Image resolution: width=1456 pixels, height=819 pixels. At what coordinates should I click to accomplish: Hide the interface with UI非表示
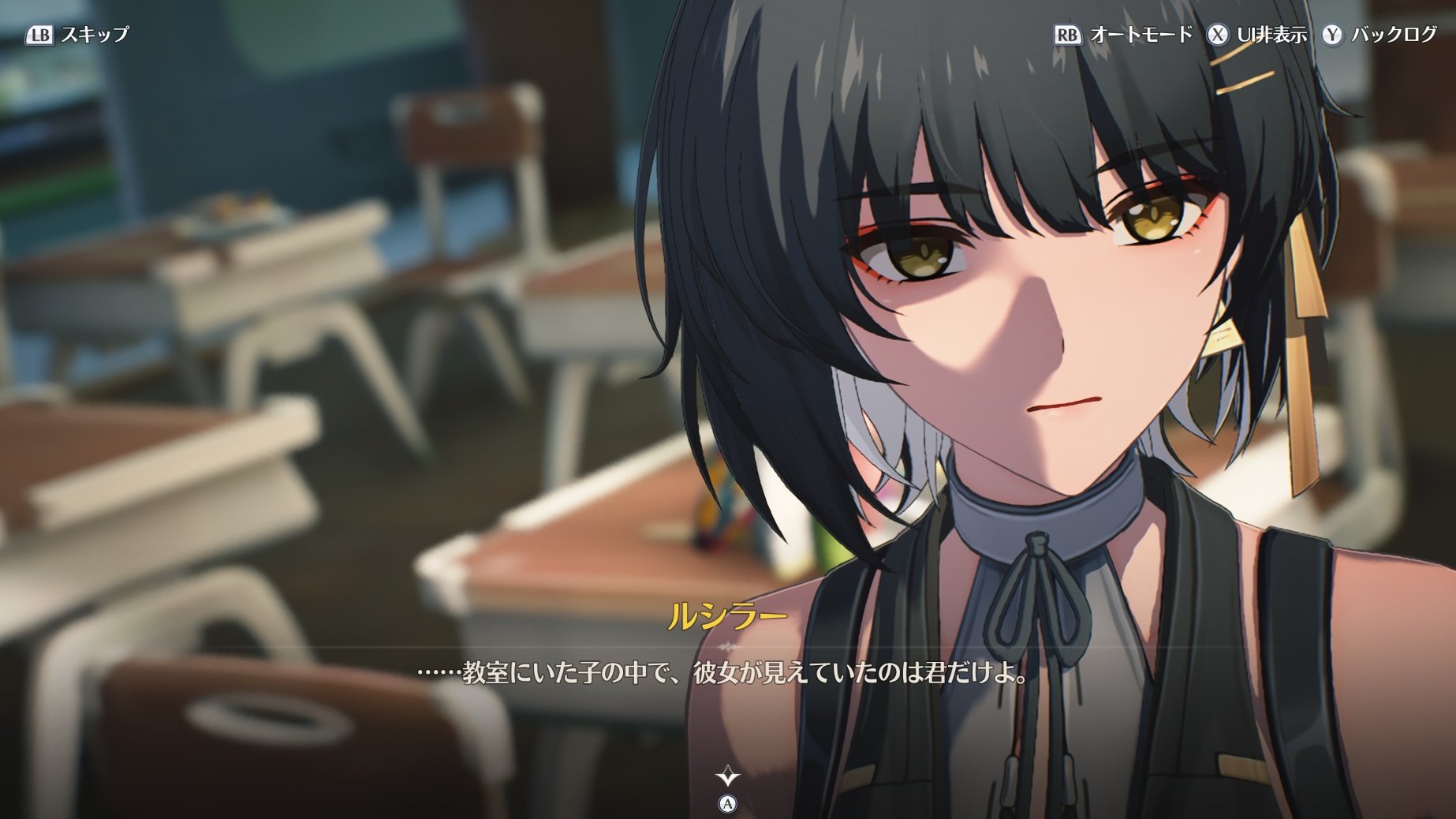click(1257, 35)
